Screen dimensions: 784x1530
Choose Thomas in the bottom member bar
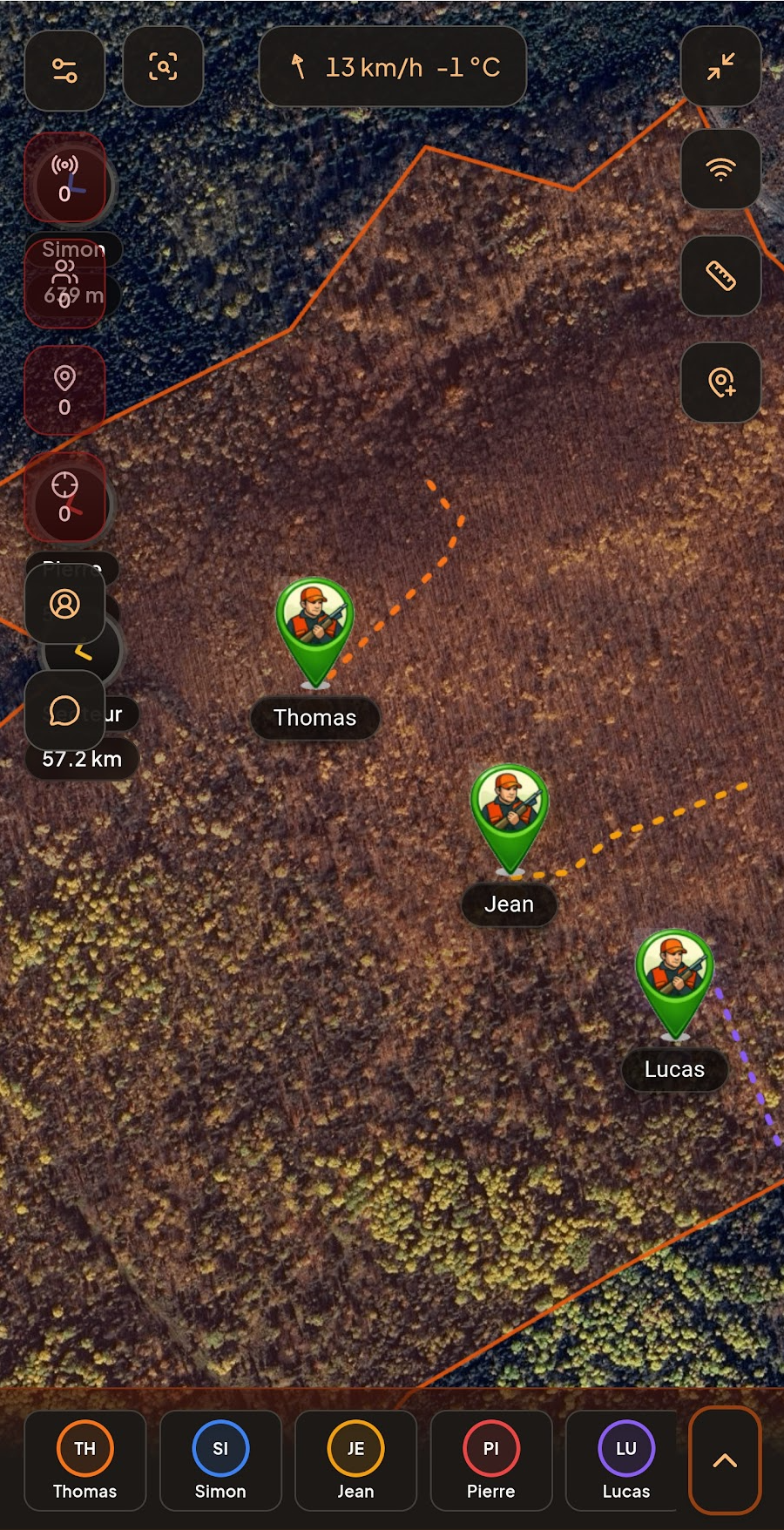(x=85, y=1460)
